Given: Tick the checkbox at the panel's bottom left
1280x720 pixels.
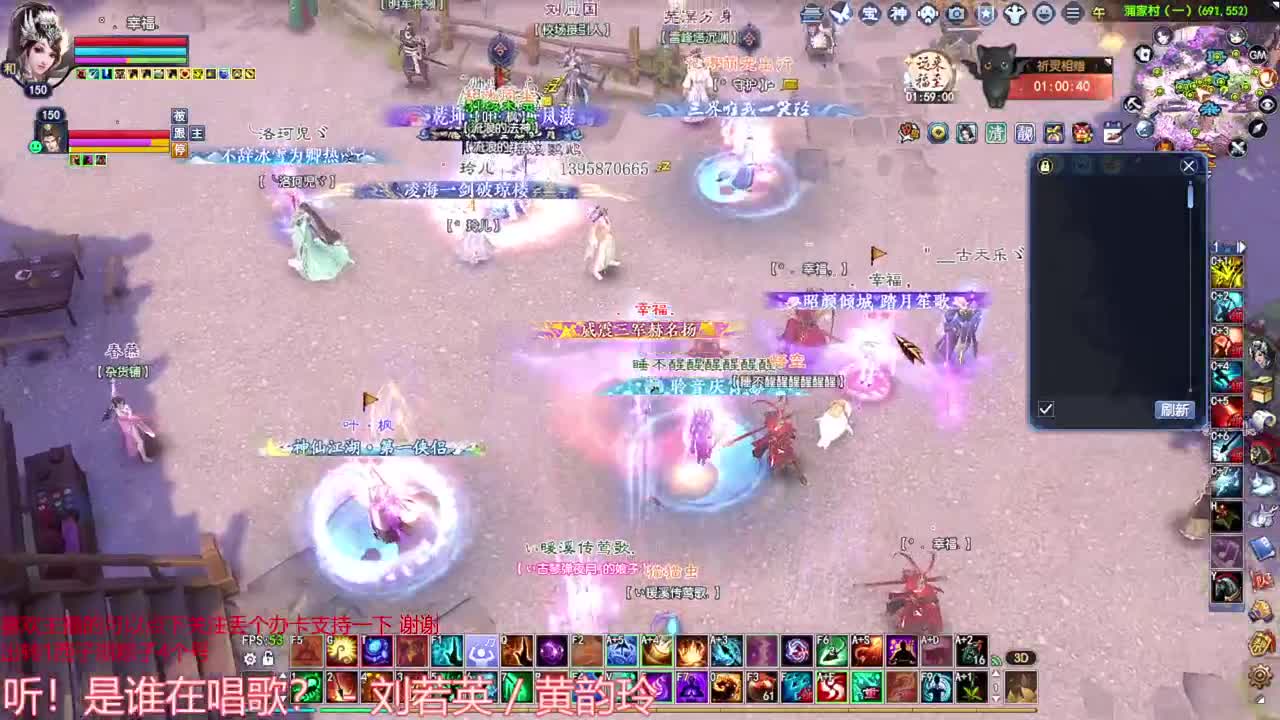Looking at the screenshot, I should point(1045,409).
